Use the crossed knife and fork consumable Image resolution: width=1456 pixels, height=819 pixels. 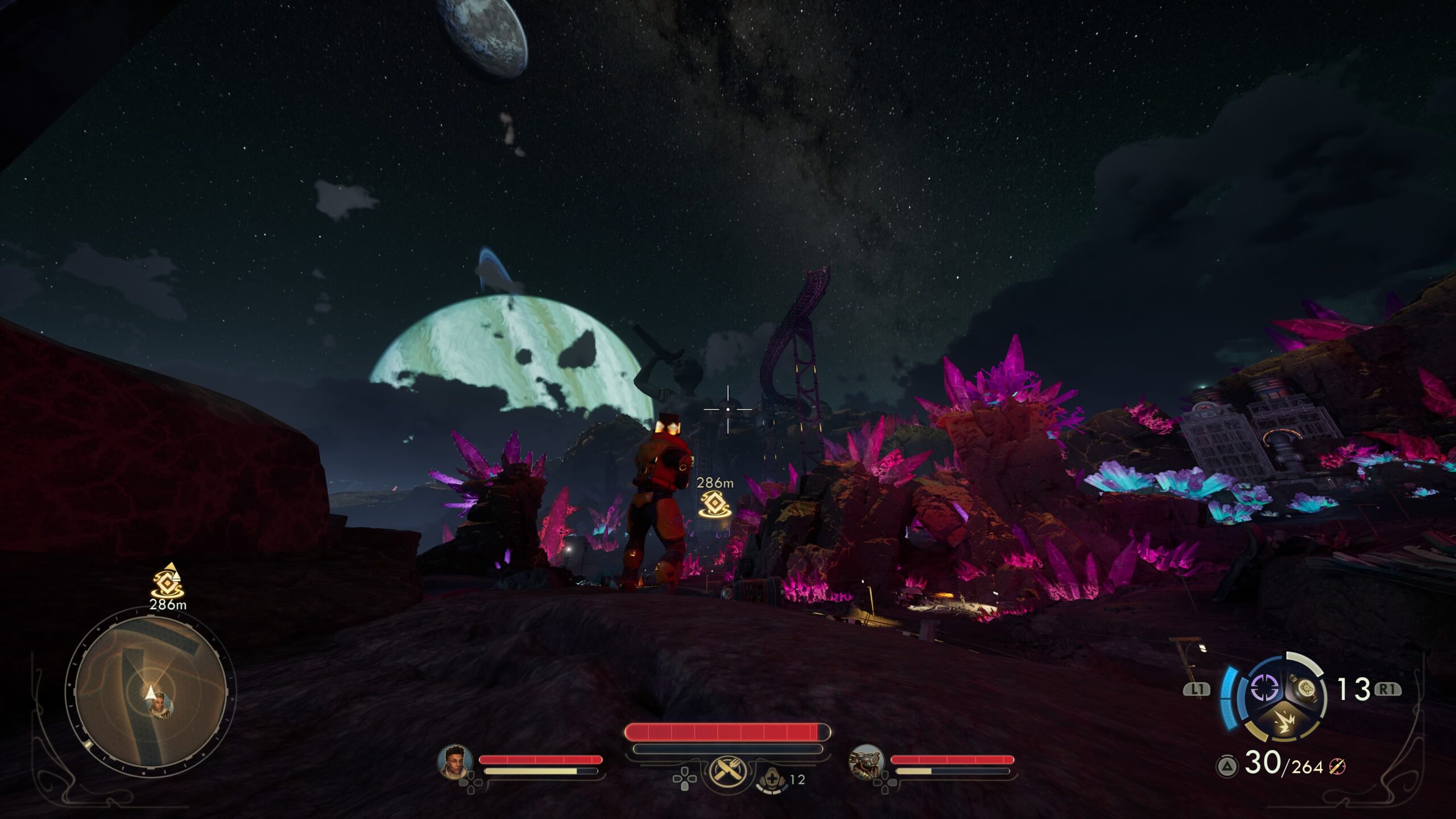point(726,771)
